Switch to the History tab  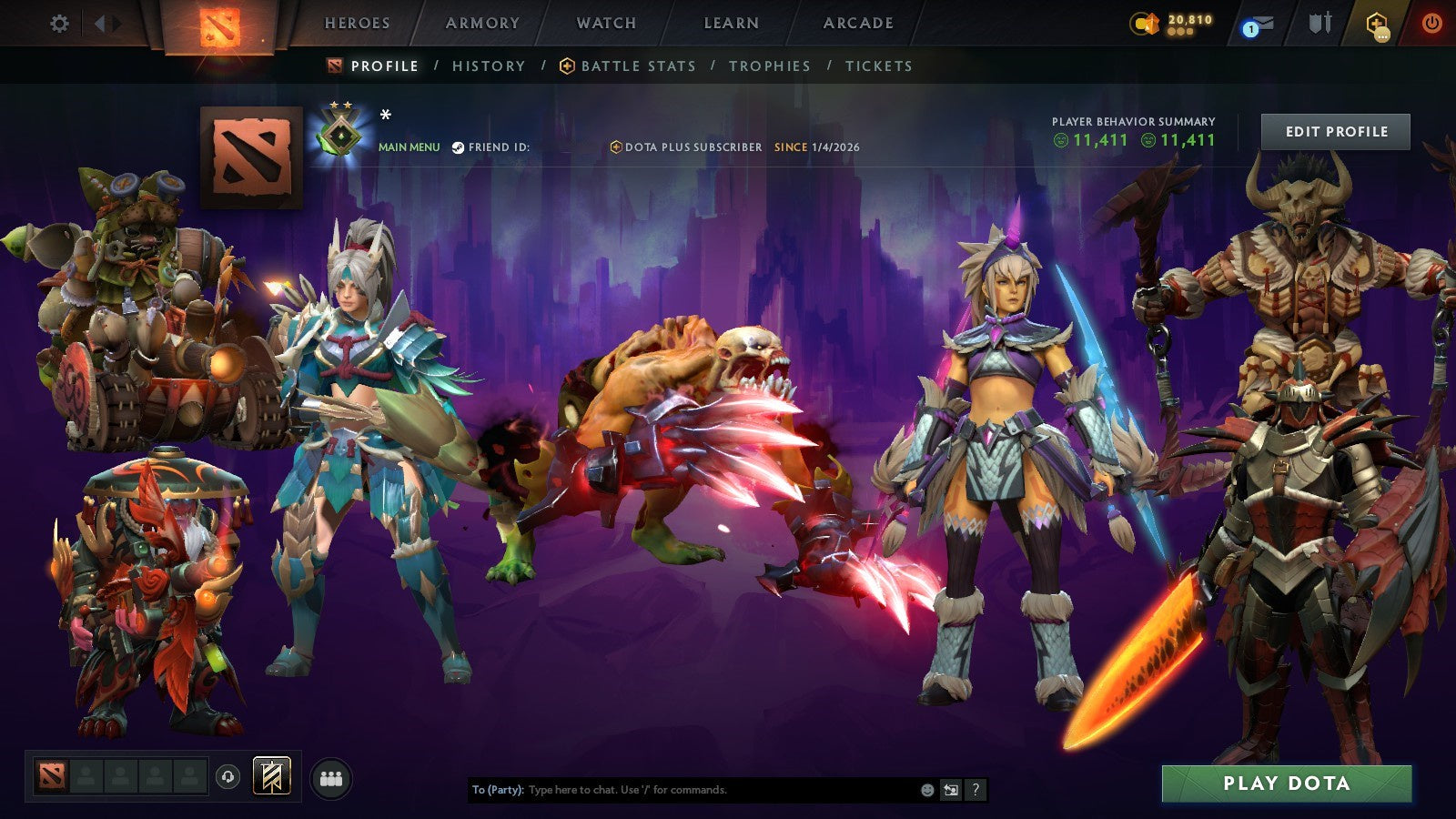click(x=487, y=66)
